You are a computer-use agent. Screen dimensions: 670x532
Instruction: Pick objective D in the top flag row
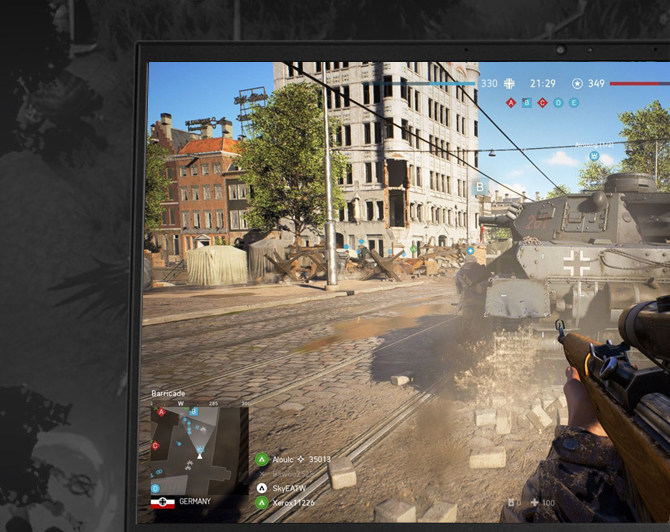point(558,103)
